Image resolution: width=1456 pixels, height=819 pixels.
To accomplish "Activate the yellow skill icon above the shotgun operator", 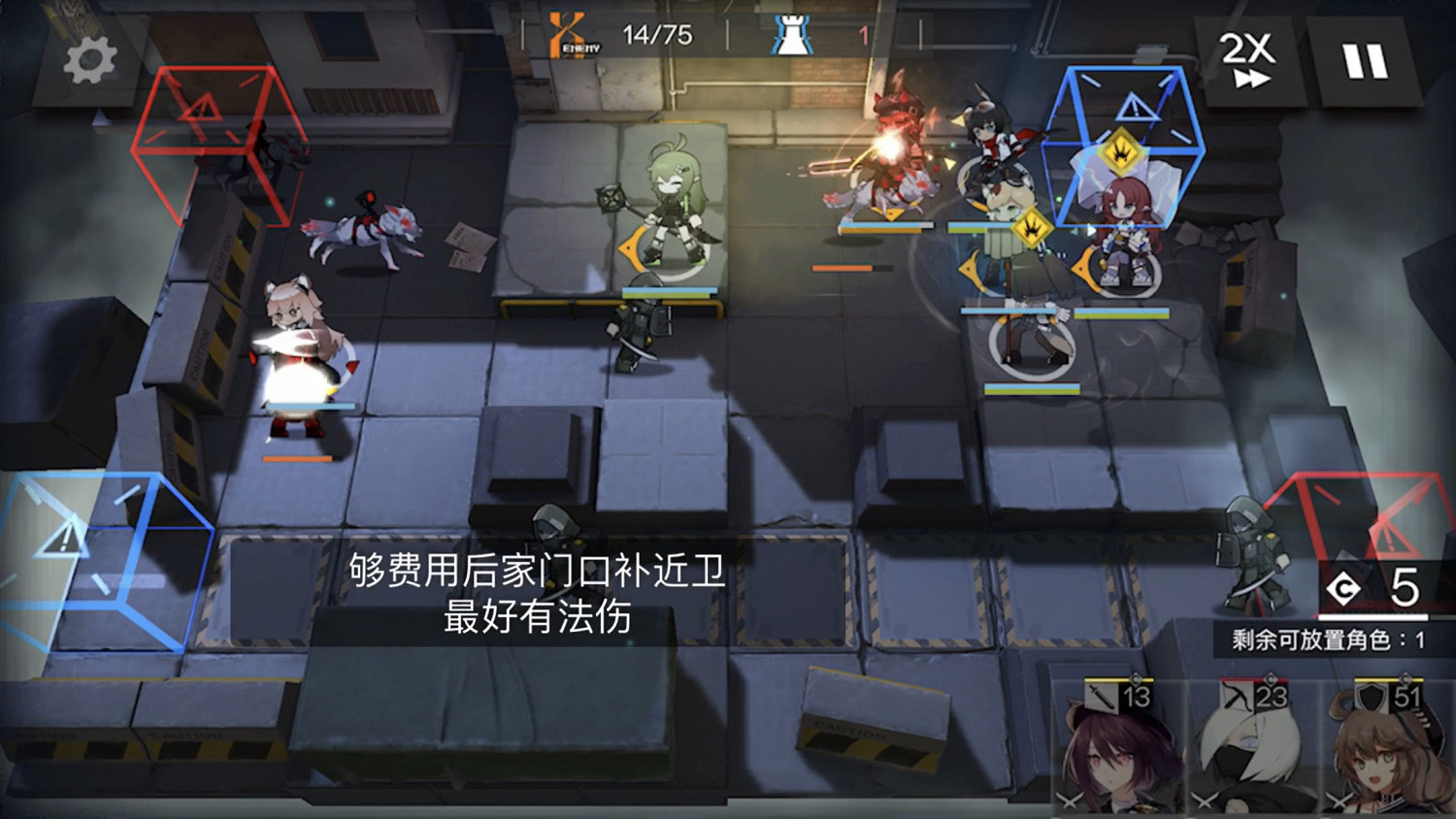I will 1033,227.
